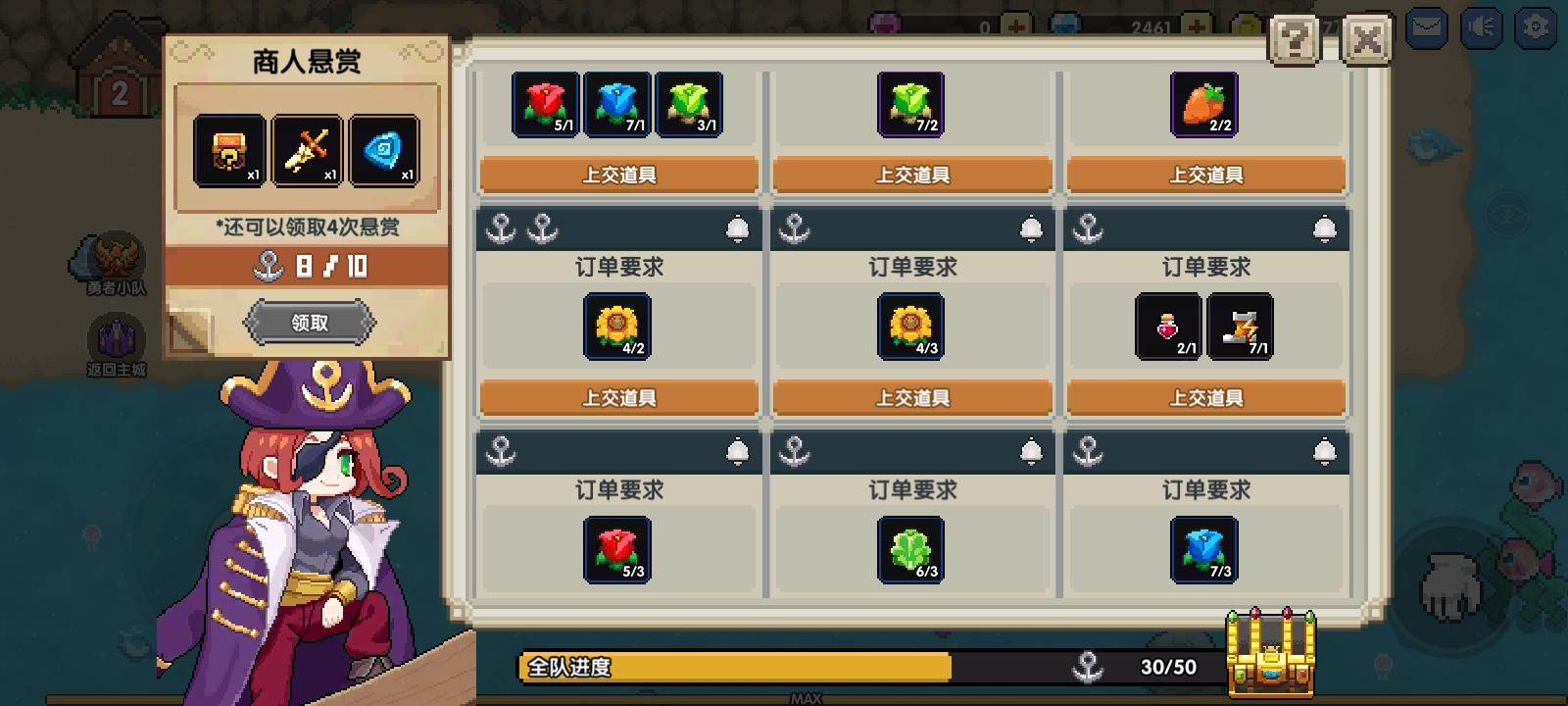
Task: Click the blue flower 7/3 order item
Action: (1204, 550)
